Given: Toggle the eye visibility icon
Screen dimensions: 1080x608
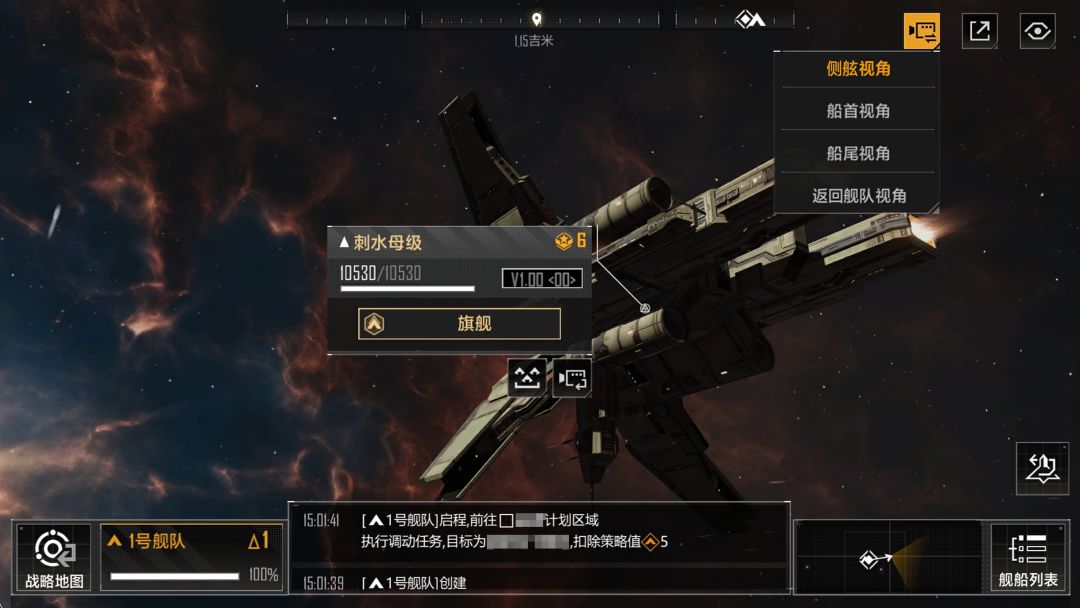Looking at the screenshot, I should (1038, 31).
